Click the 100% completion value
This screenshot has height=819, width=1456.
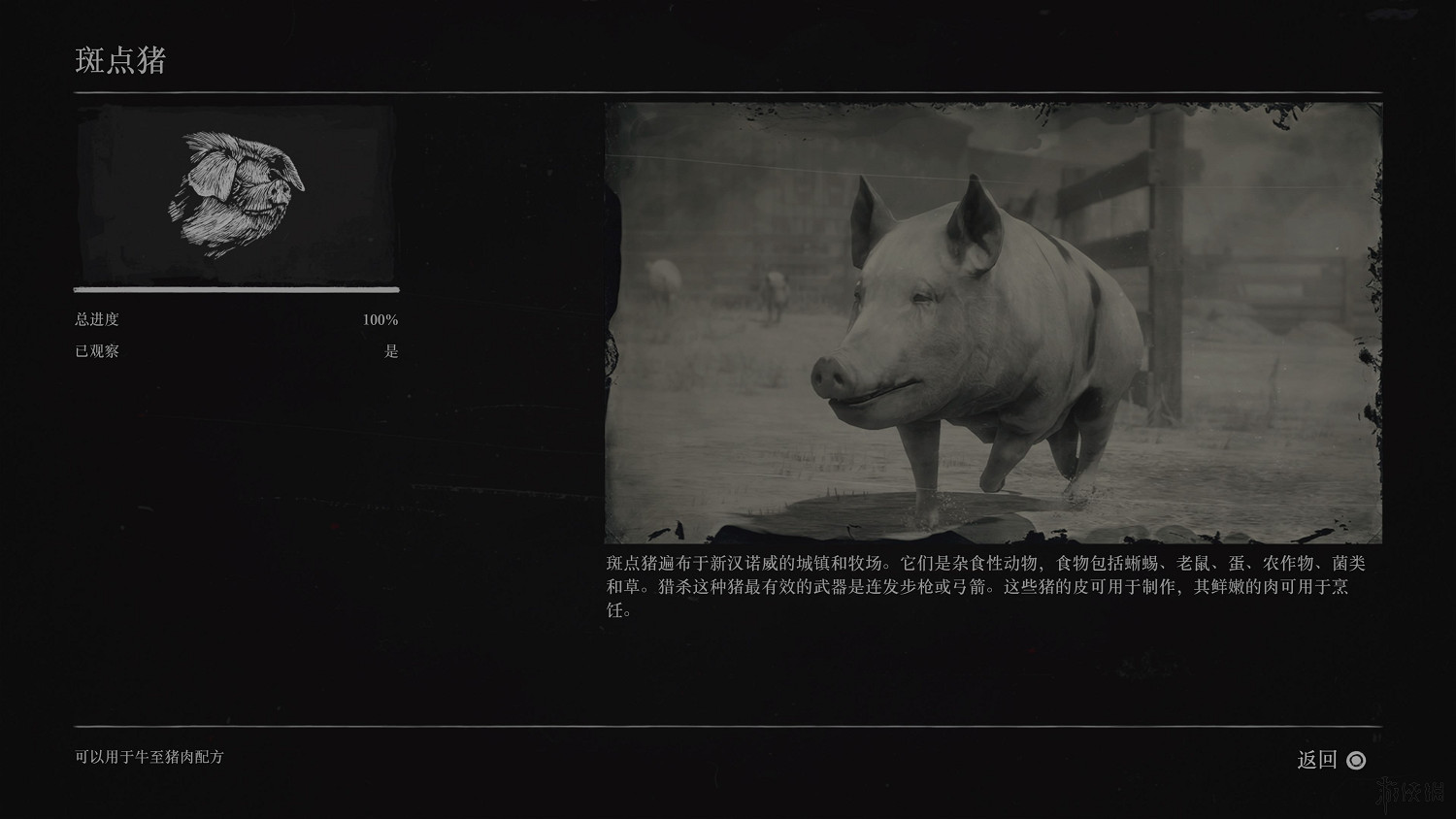point(381,318)
